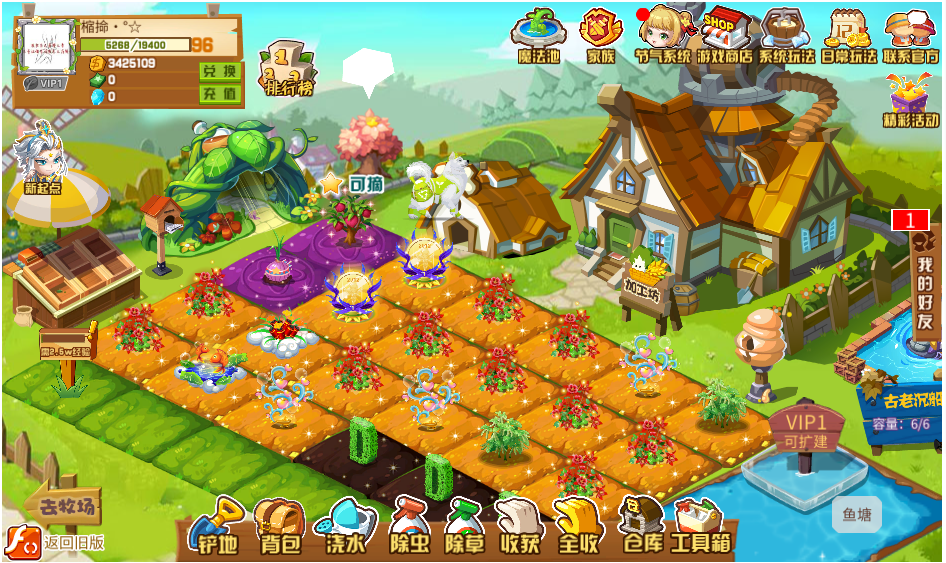The image size is (946, 563).
Task: Choose the 除草 weeding tool
Action: [464, 527]
